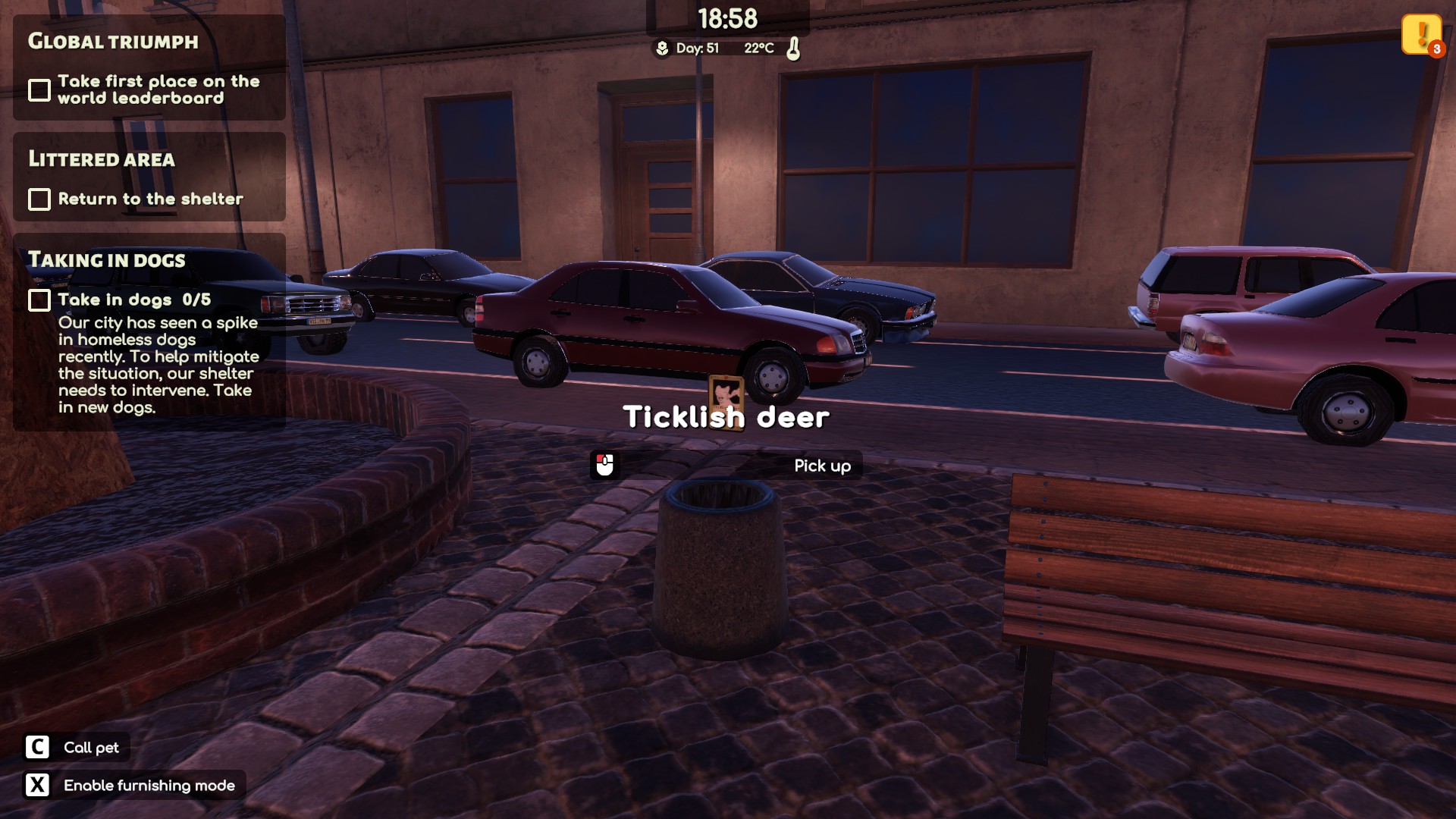Viewport: 1456px width, 819px height.
Task: Open the yellow exclamation notifications icon
Action: tap(1420, 34)
